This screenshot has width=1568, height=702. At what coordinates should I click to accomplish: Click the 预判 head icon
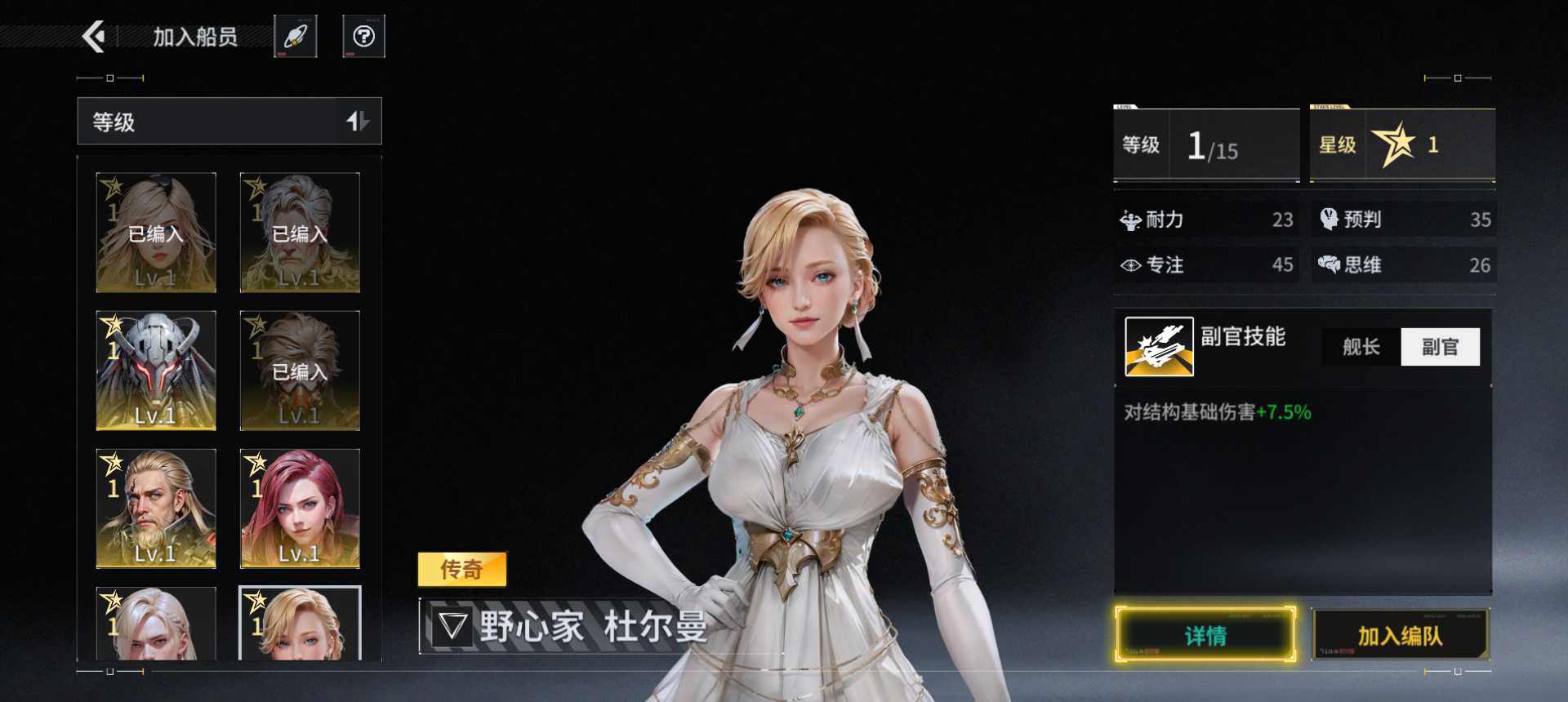pyautogui.click(x=1330, y=219)
